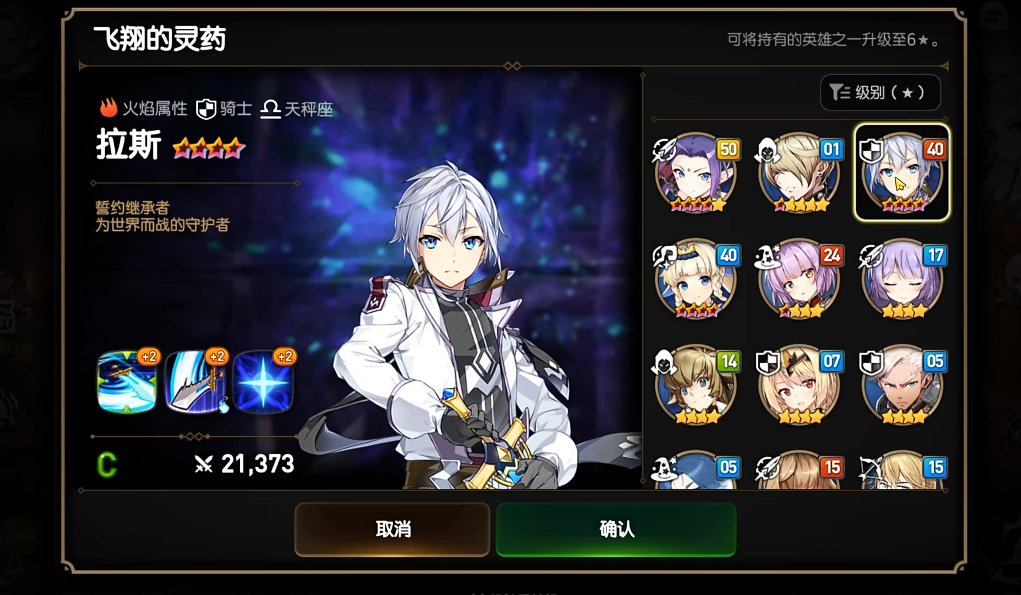Choose the blonde level 01 hero portrait
This screenshot has height=595, width=1021.
pyautogui.click(x=799, y=174)
